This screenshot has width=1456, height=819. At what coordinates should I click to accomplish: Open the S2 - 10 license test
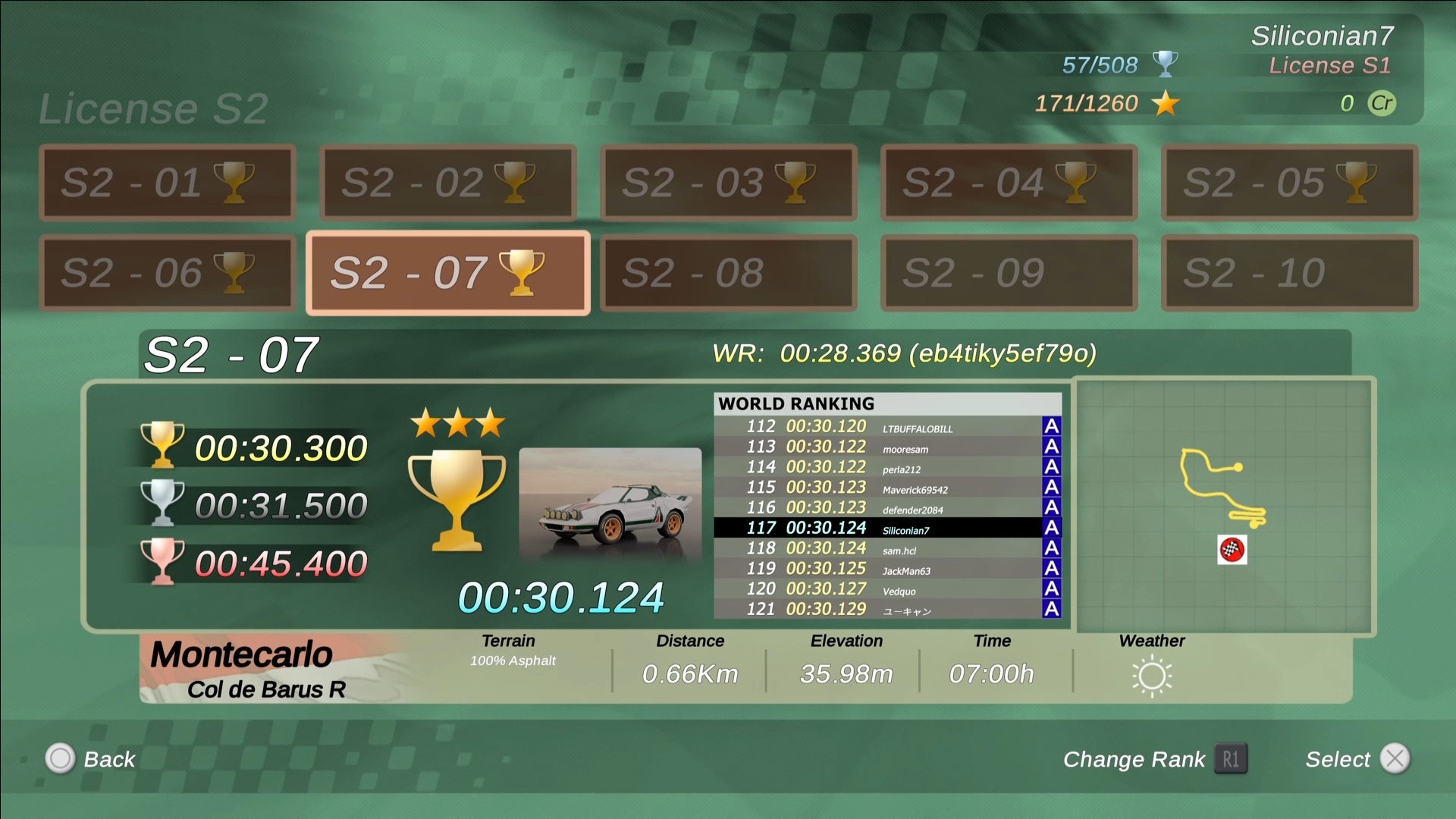coord(1289,273)
